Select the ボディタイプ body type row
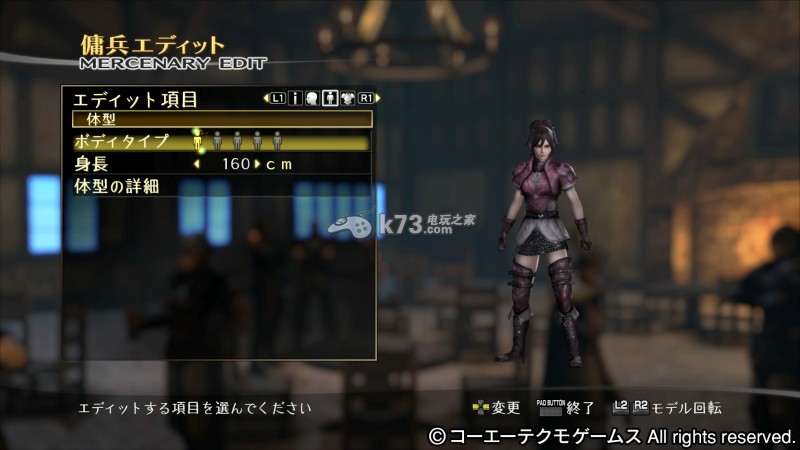This screenshot has width=800, height=450. coord(121,141)
